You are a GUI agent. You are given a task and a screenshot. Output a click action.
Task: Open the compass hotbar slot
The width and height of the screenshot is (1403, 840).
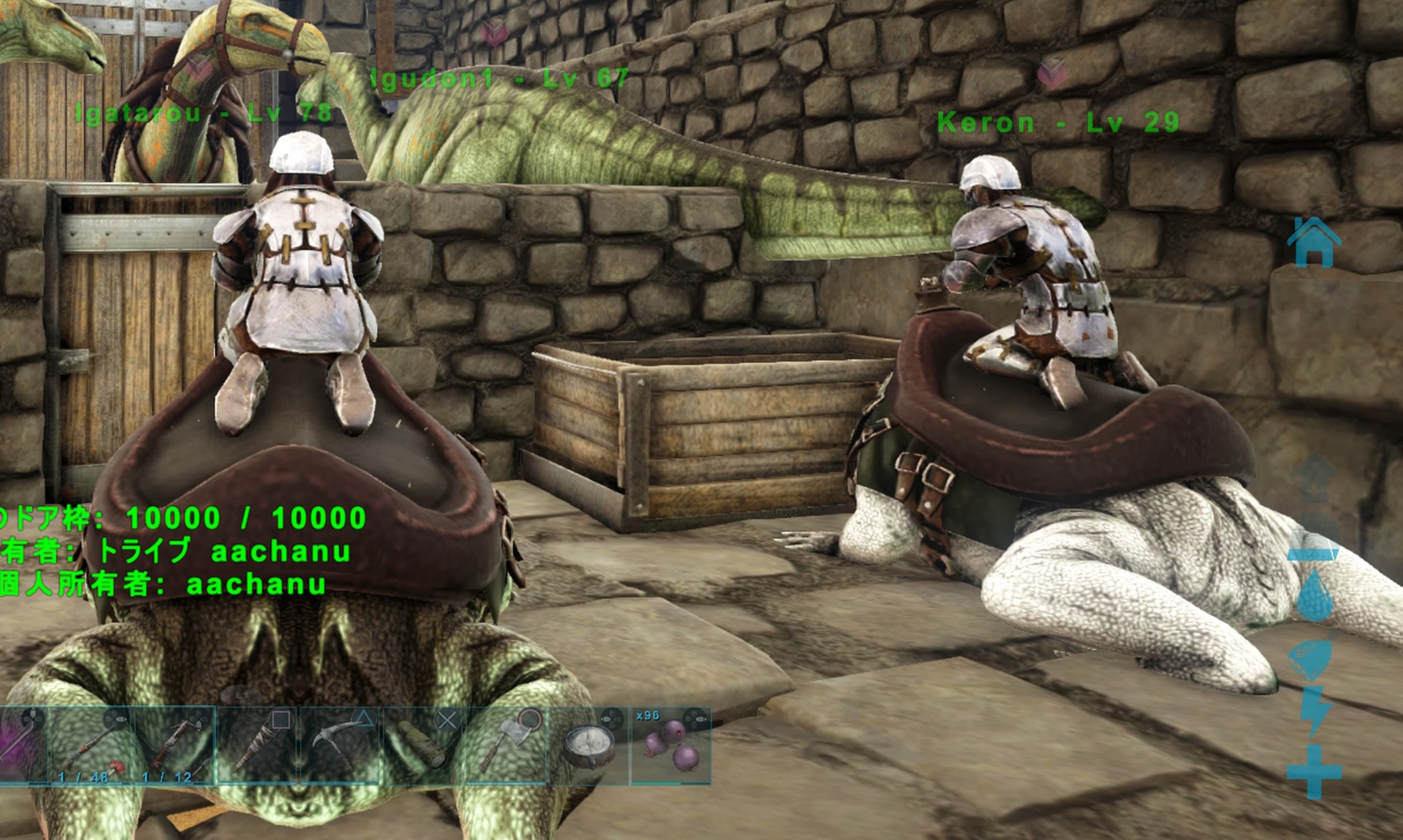coord(590,746)
